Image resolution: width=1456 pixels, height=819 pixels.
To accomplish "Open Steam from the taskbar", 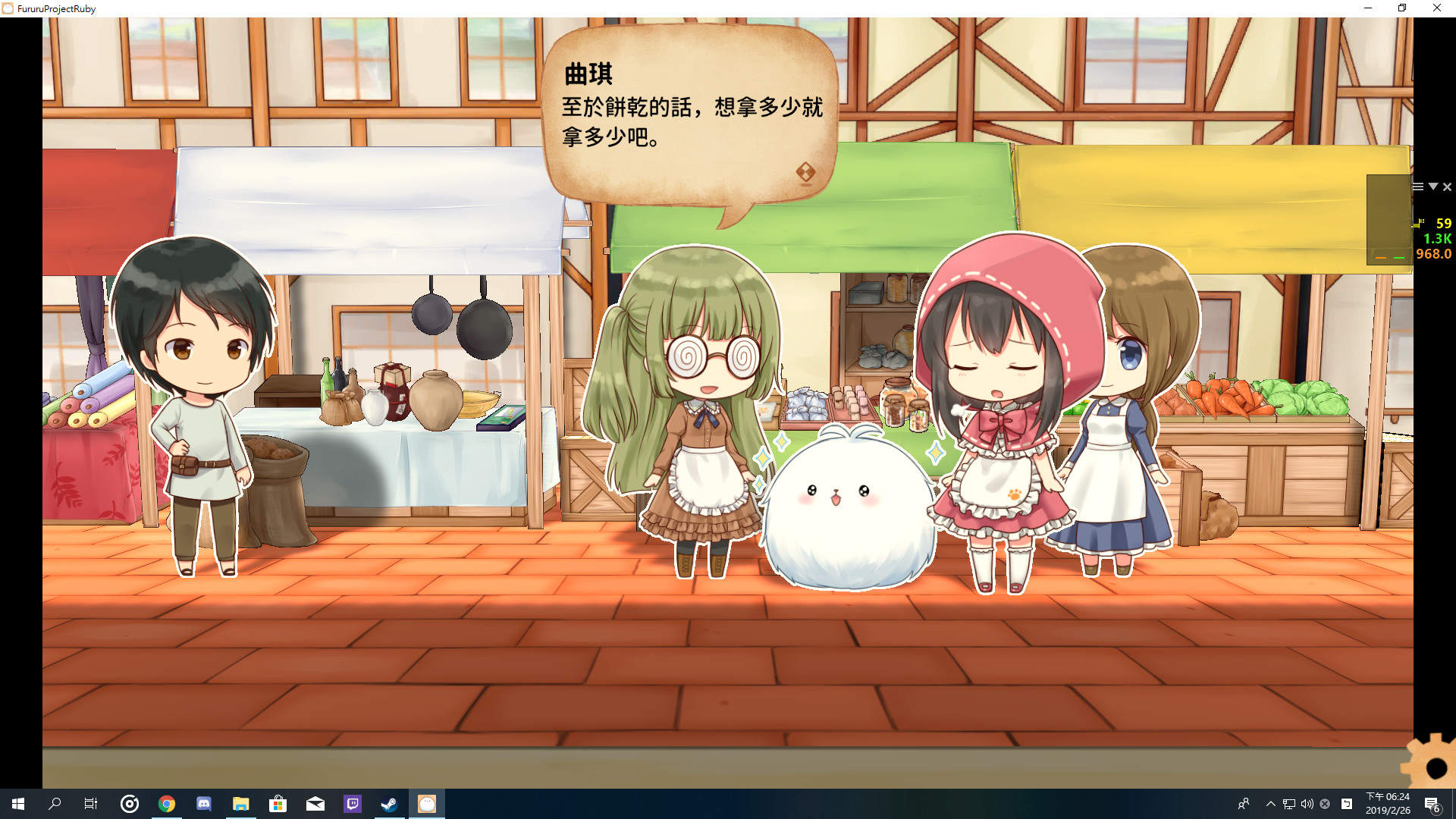I will 389,805.
